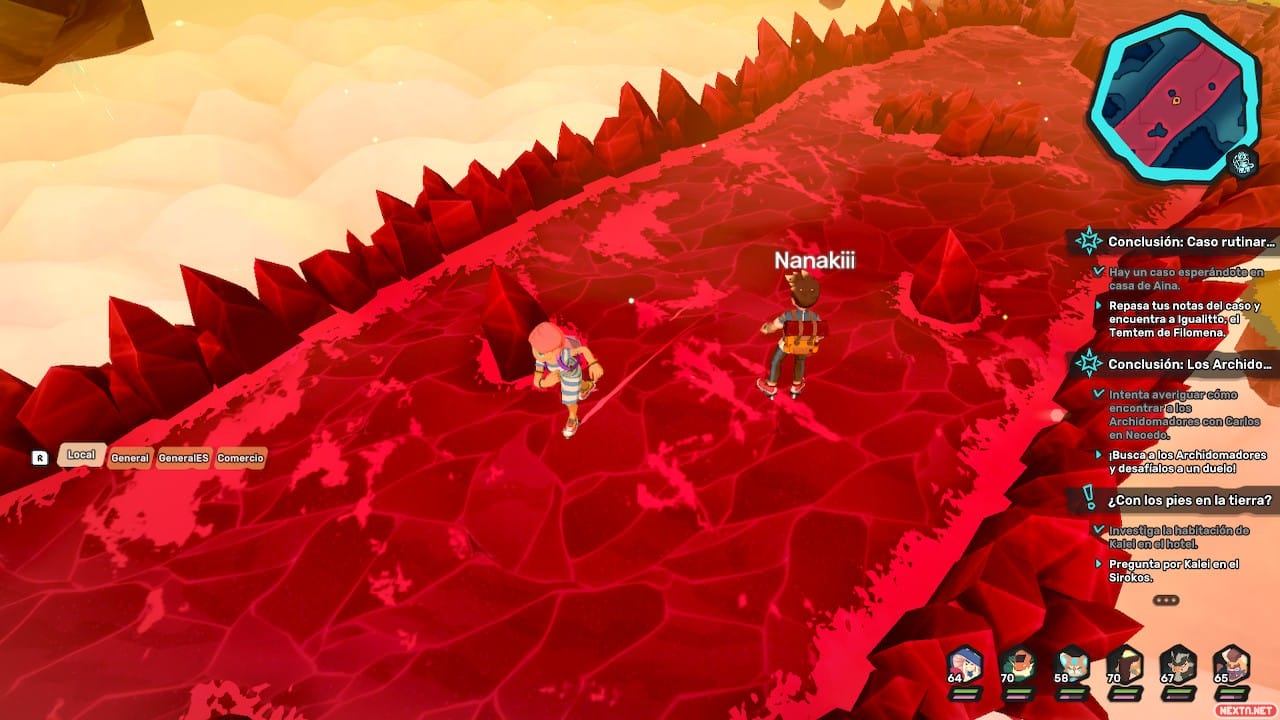
Task: Select the Los Archidomadores quest header
Action: coord(1189,364)
